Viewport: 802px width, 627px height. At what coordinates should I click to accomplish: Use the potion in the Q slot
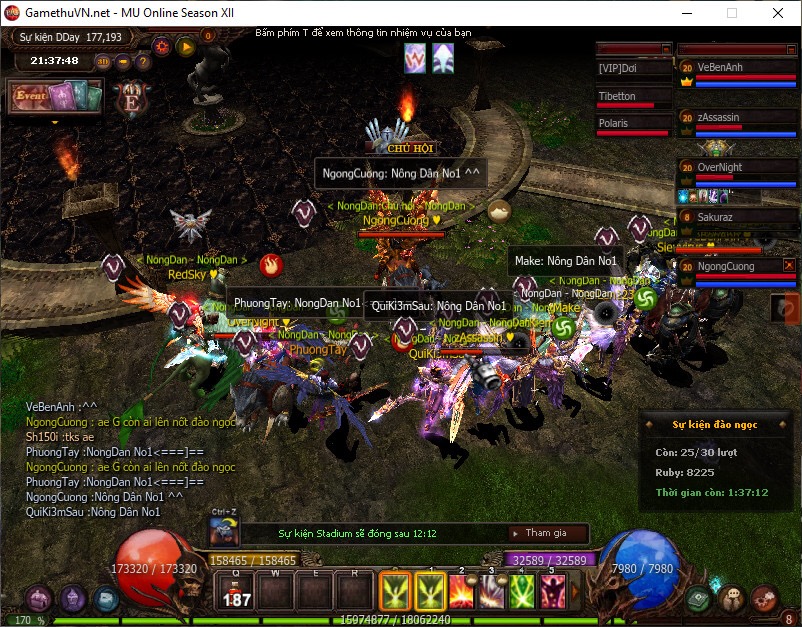[x=237, y=592]
